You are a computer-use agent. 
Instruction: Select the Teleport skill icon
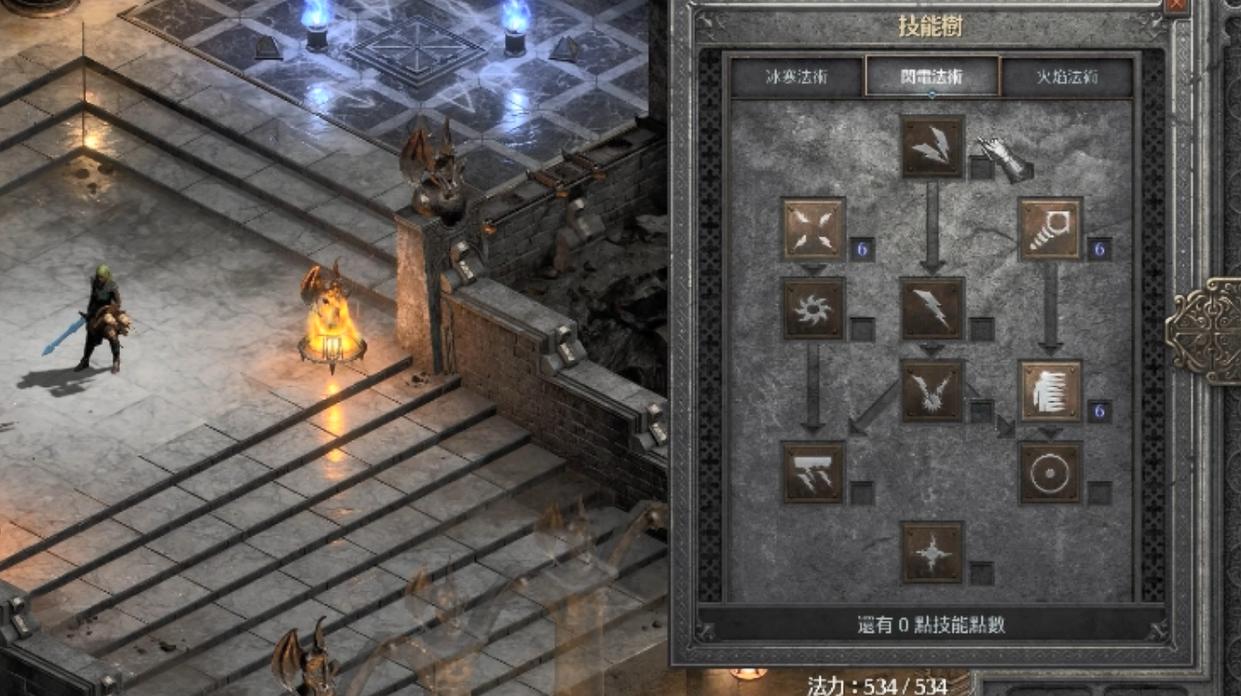click(x=1050, y=391)
